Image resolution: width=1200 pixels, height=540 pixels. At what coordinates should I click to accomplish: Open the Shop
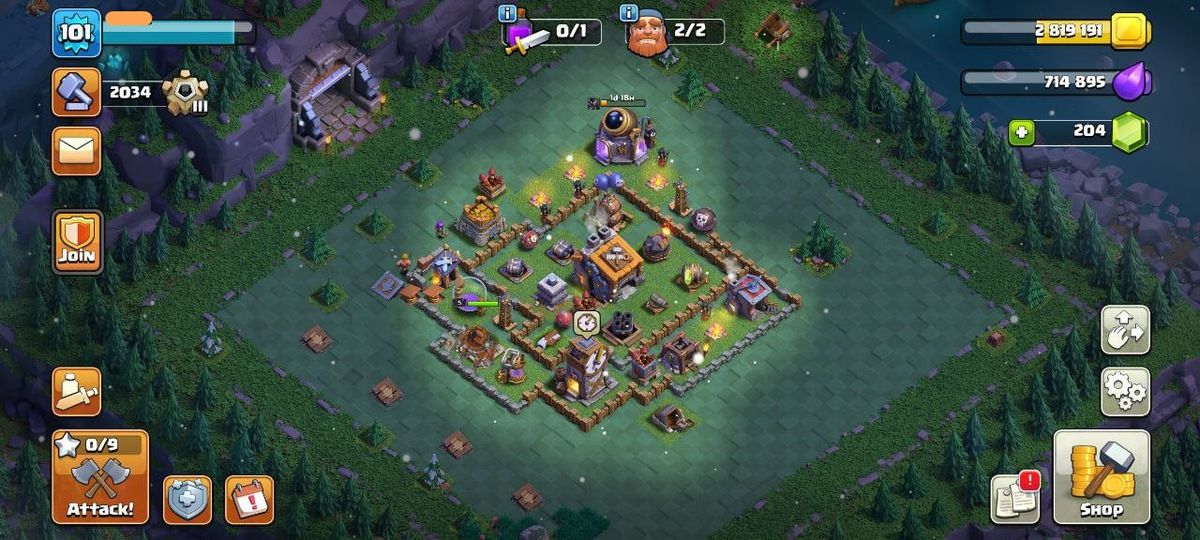click(1101, 477)
